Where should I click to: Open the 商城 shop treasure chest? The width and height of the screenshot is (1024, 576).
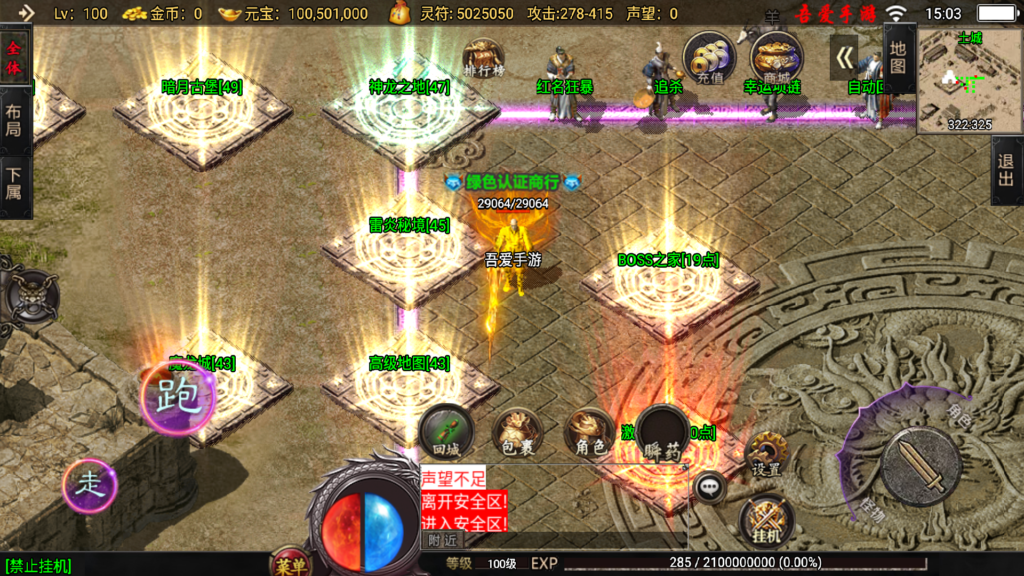(776, 58)
